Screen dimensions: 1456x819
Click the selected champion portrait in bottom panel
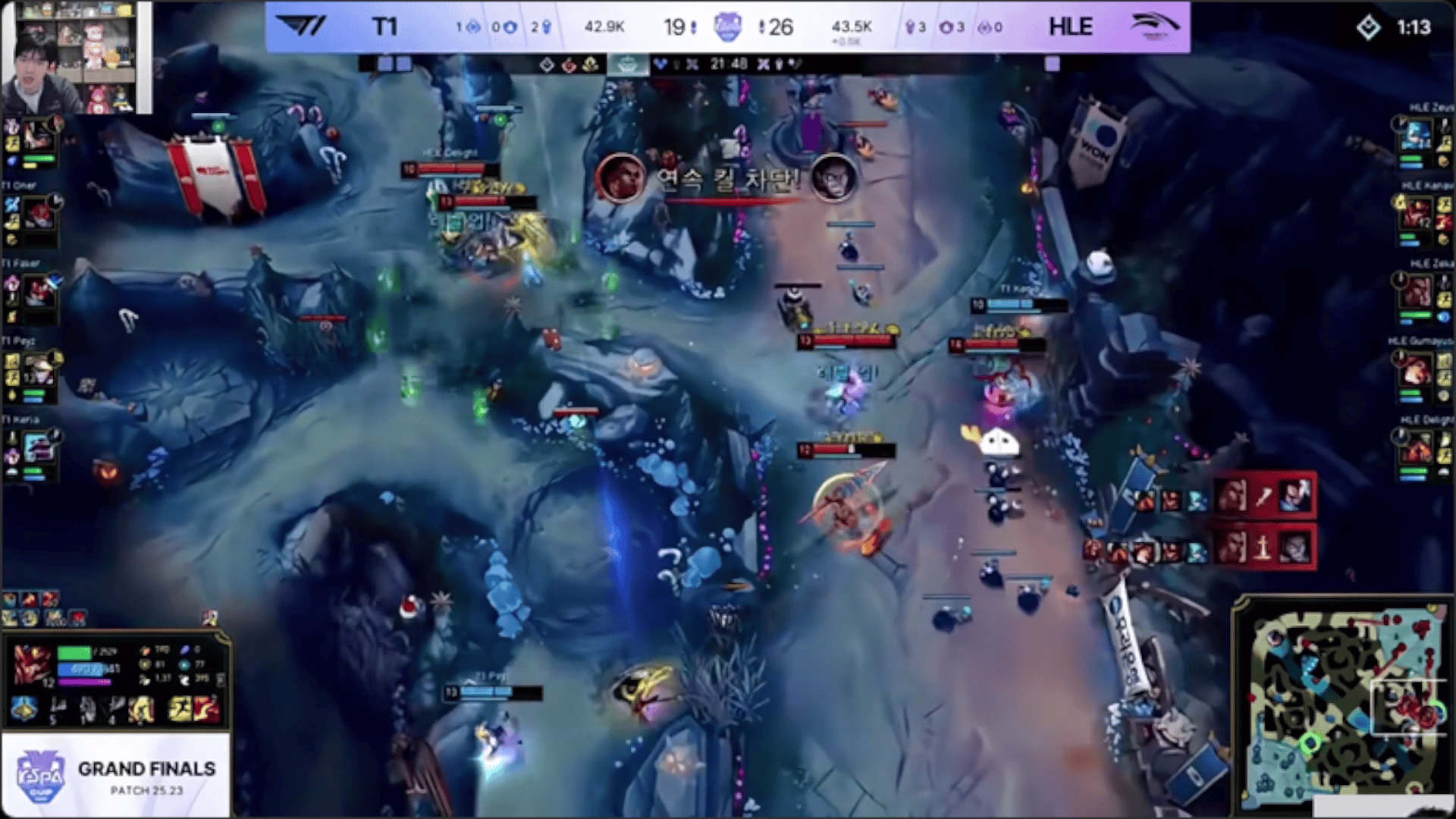point(32,664)
